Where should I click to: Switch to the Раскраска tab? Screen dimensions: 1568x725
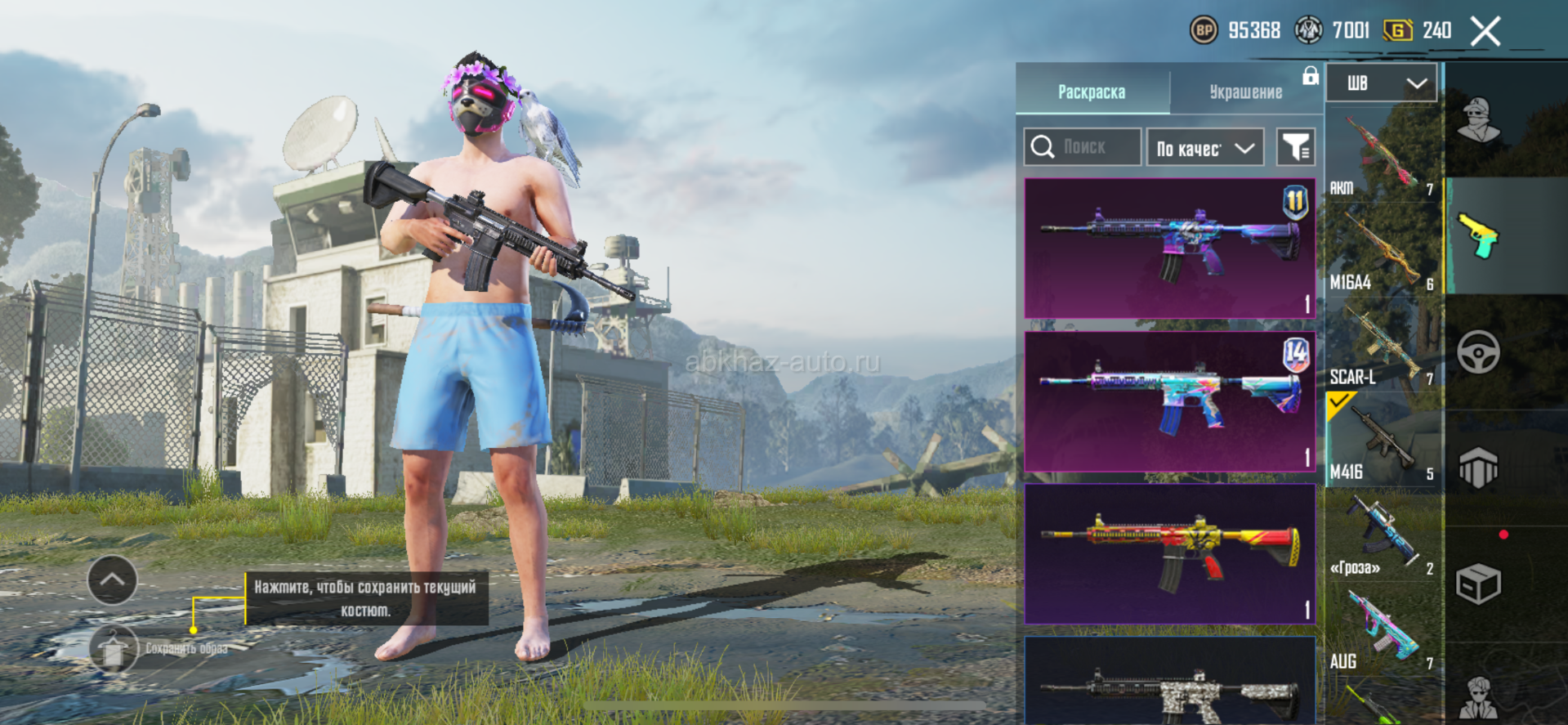pyautogui.click(x=1092, y=92)
